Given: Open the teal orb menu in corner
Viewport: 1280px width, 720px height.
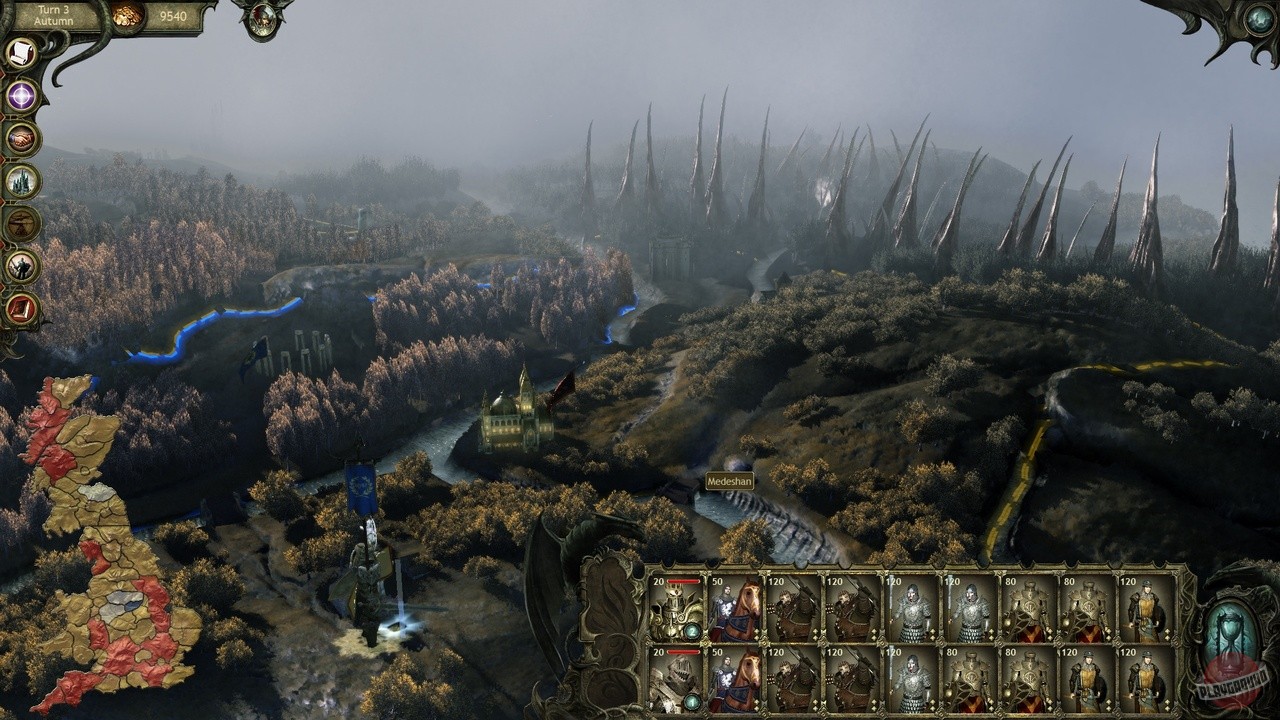Looking at the screenshot, I should 1258,19.
